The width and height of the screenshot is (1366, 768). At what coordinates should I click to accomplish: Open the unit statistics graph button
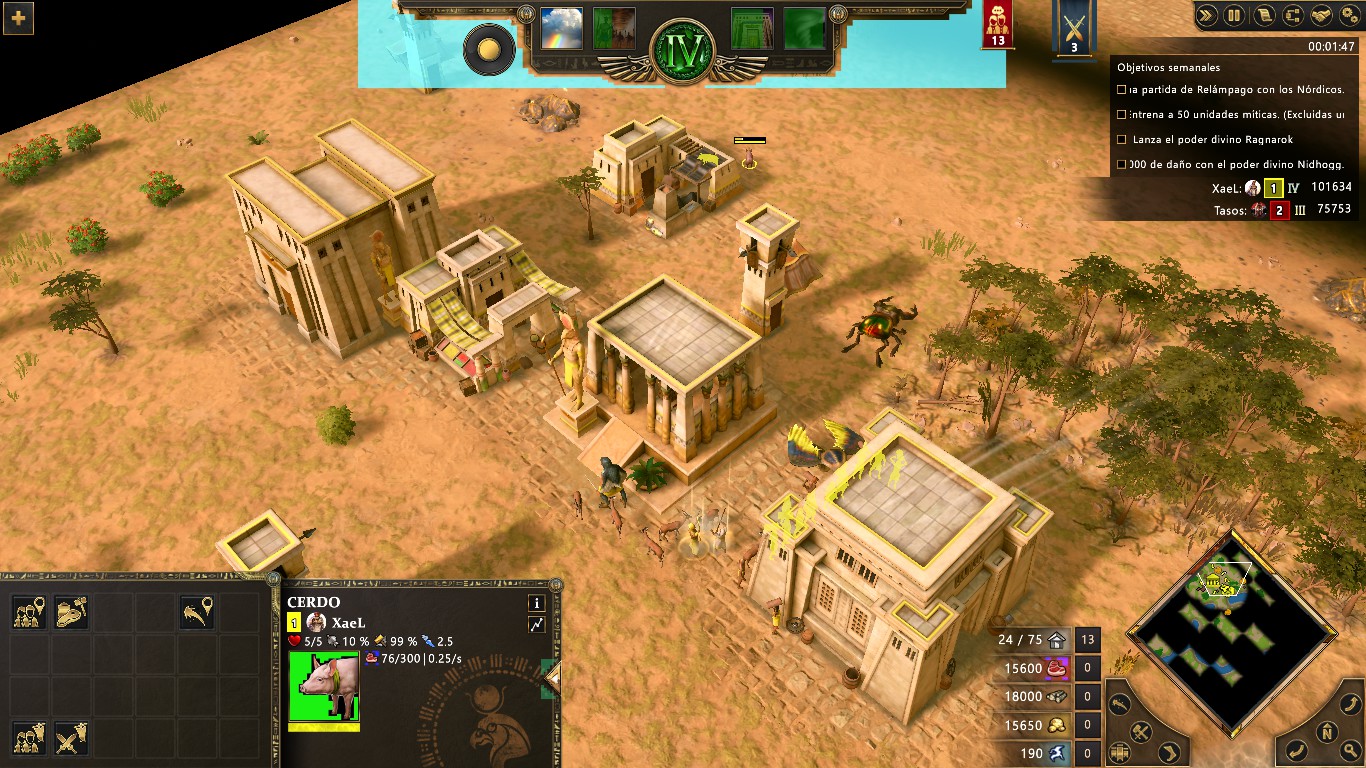537,625
